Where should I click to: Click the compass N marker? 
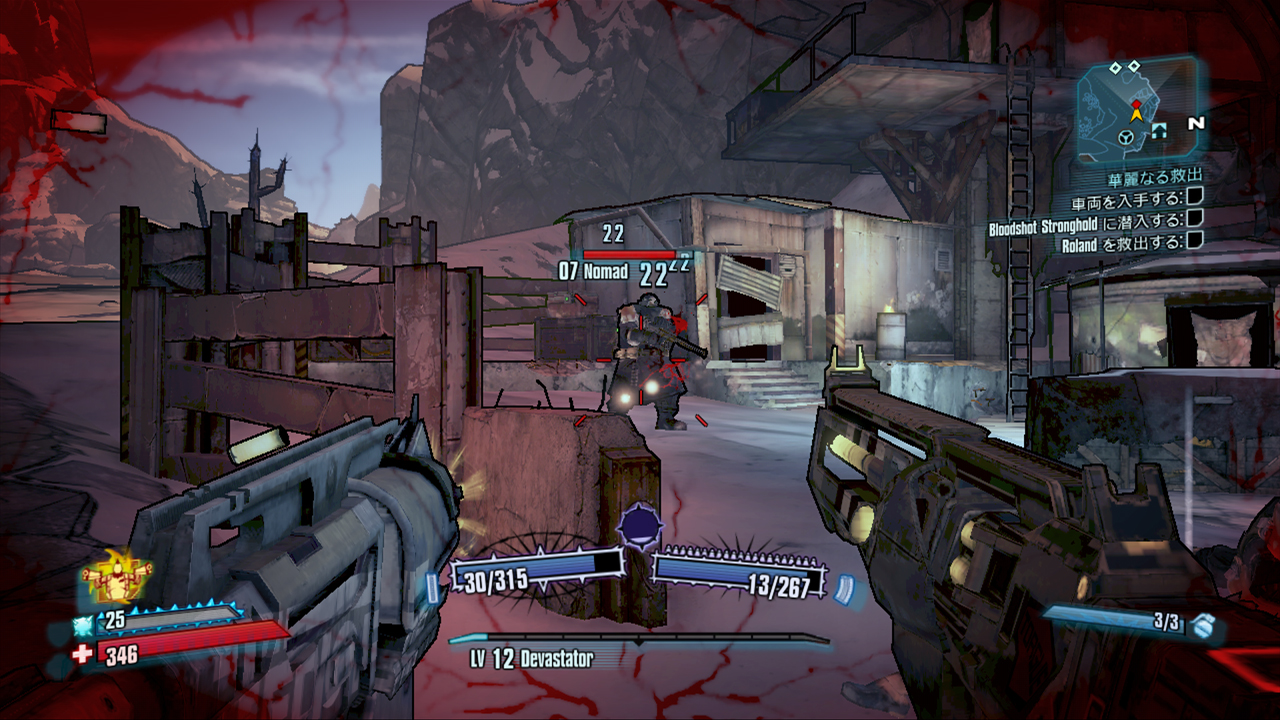point(1196,124)
